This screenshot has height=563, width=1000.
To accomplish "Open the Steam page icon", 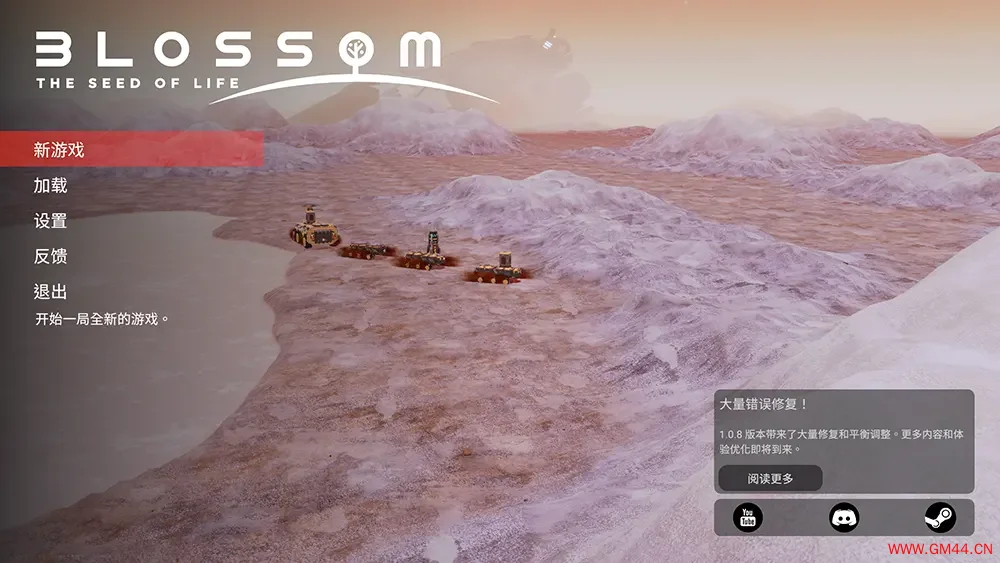I will pos(939,517).
